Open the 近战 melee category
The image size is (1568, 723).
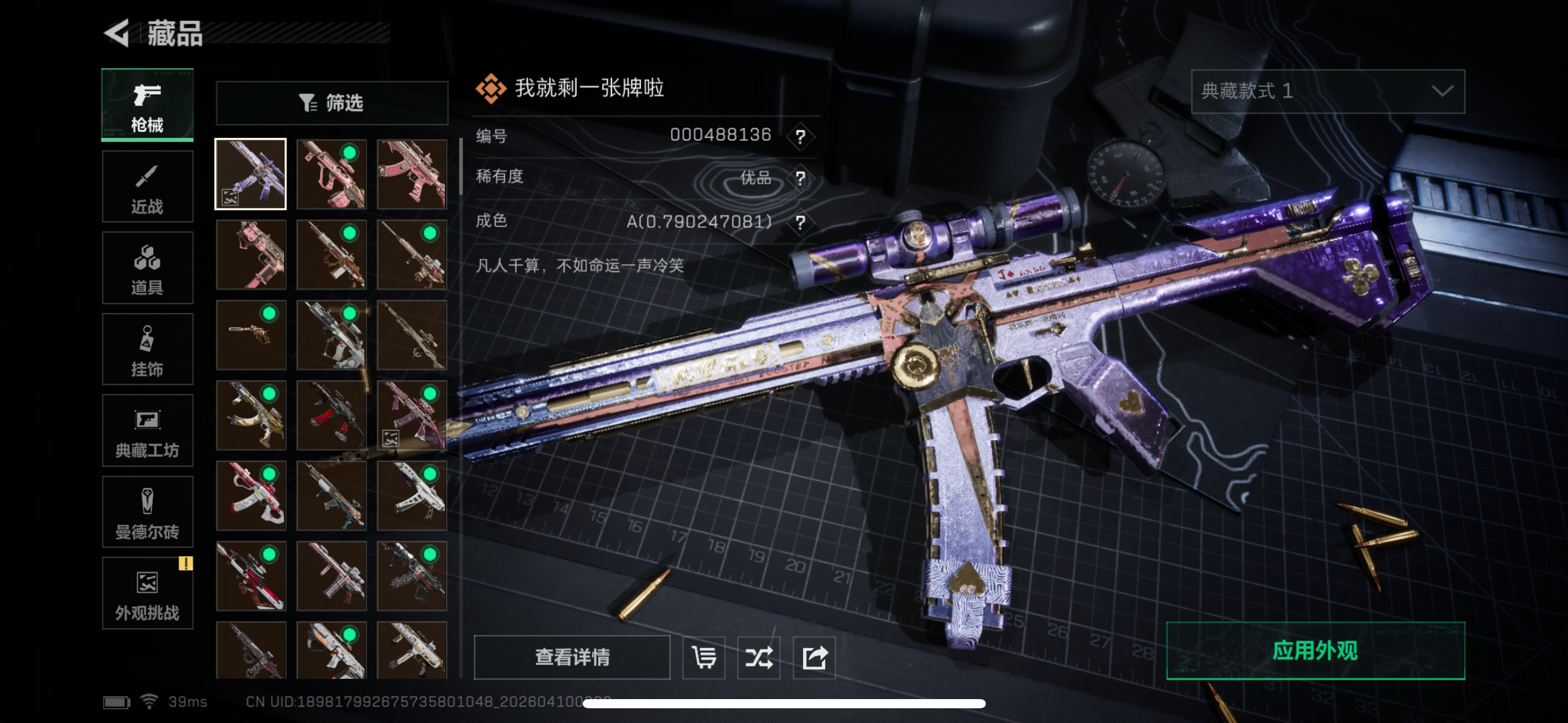coord(147,186)
